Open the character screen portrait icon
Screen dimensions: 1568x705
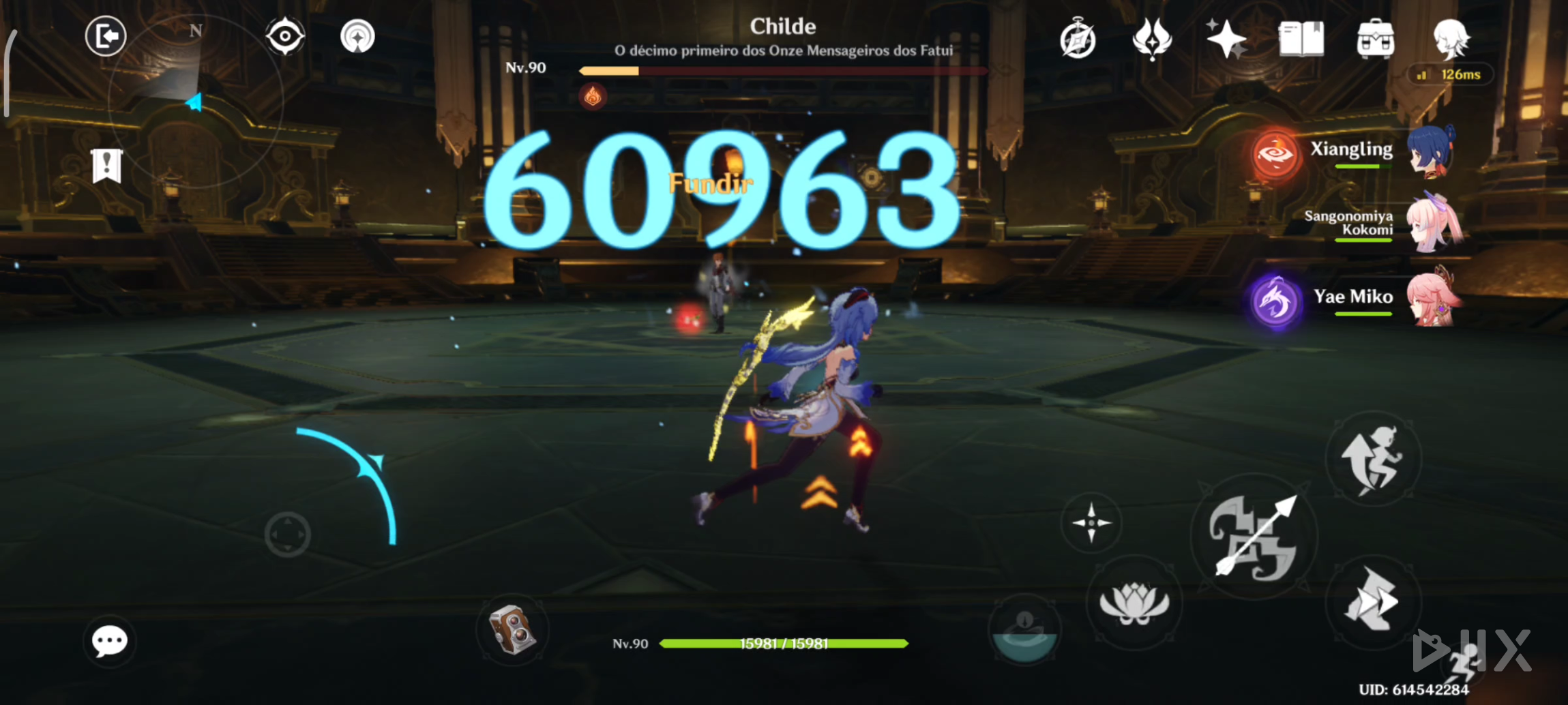click(1451, 40)
